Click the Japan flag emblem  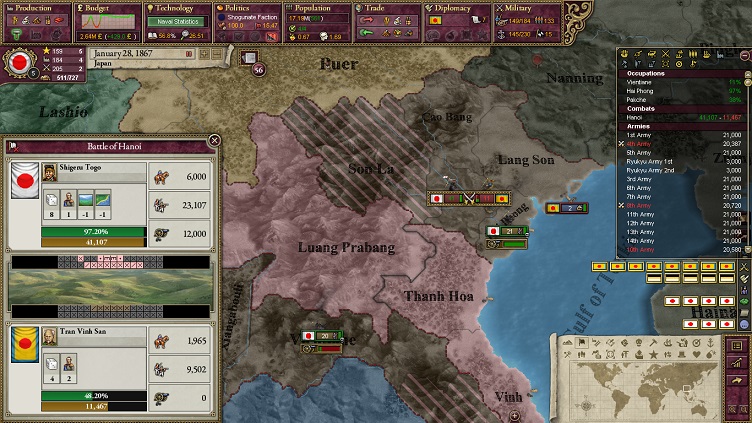click(x=19, y=62)
